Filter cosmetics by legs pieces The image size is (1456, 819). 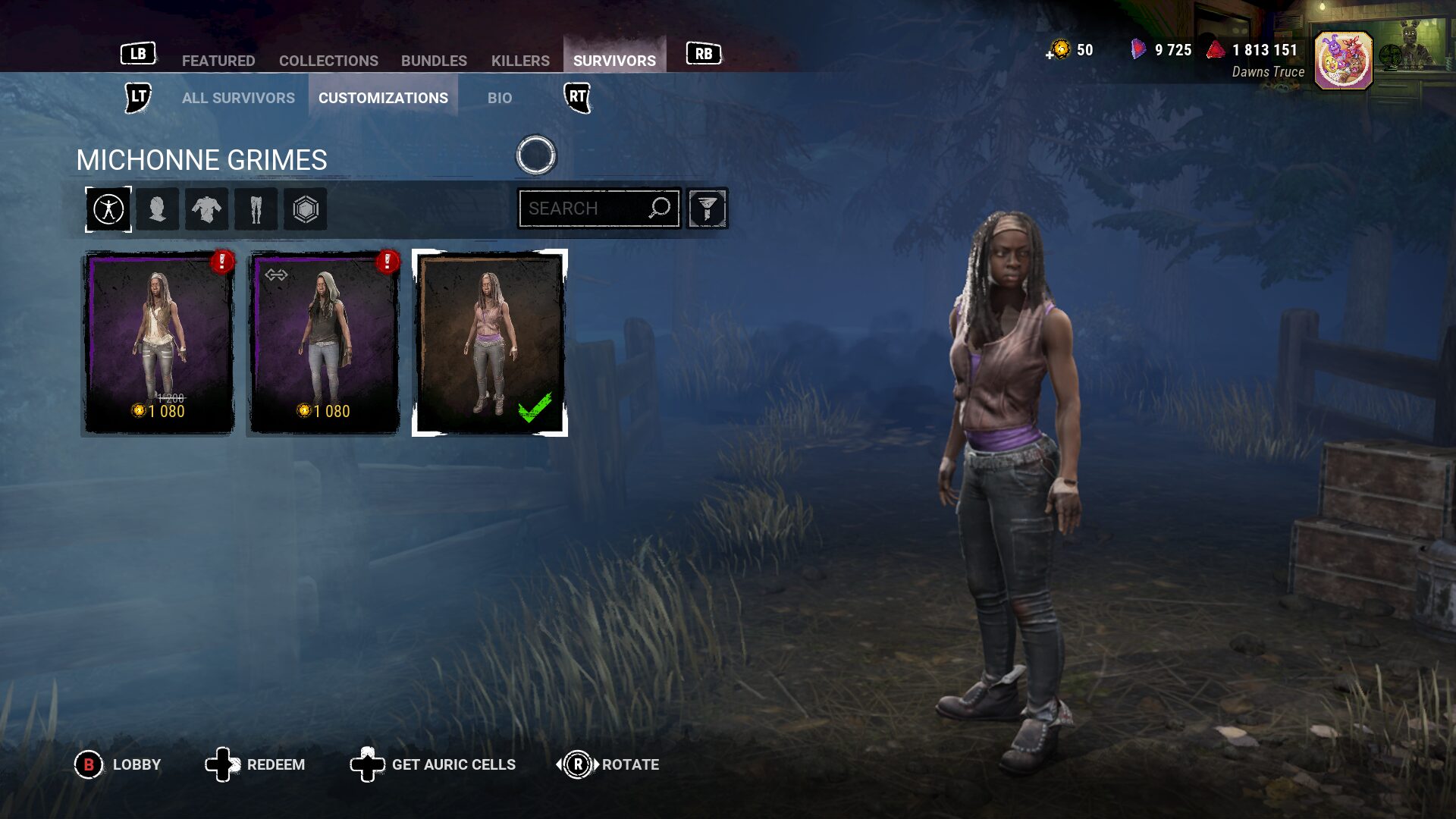256,209
